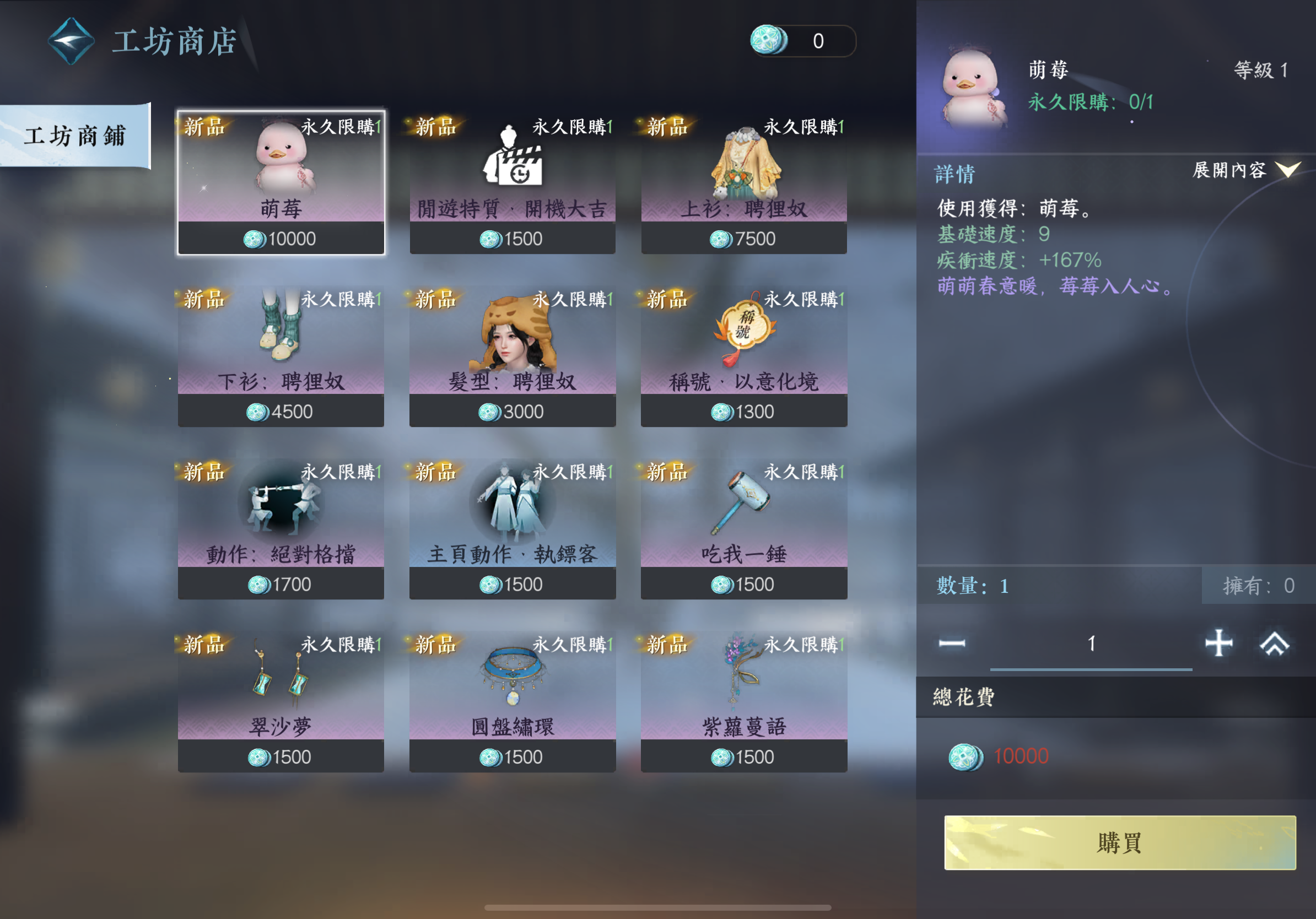Screen dimensions: 1316x919
Task: Switch to the 工坊商鋪 tab
Action: 74,136
